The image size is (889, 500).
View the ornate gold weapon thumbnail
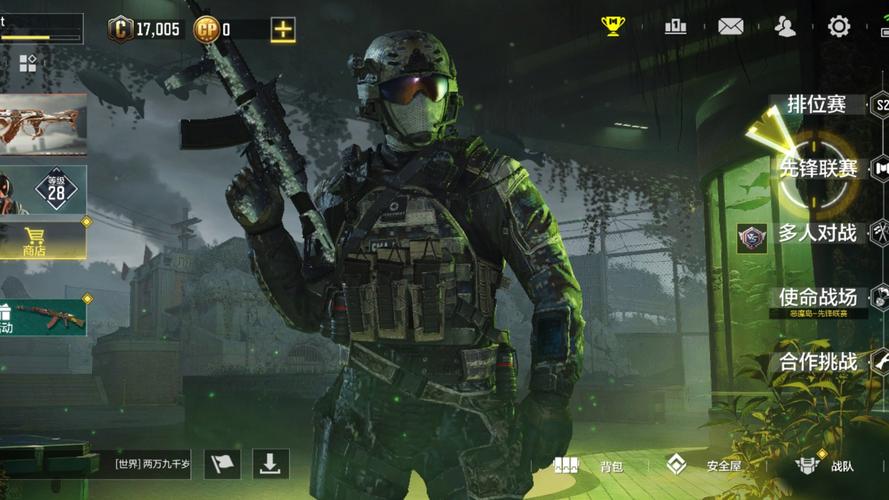coord(42,124)
